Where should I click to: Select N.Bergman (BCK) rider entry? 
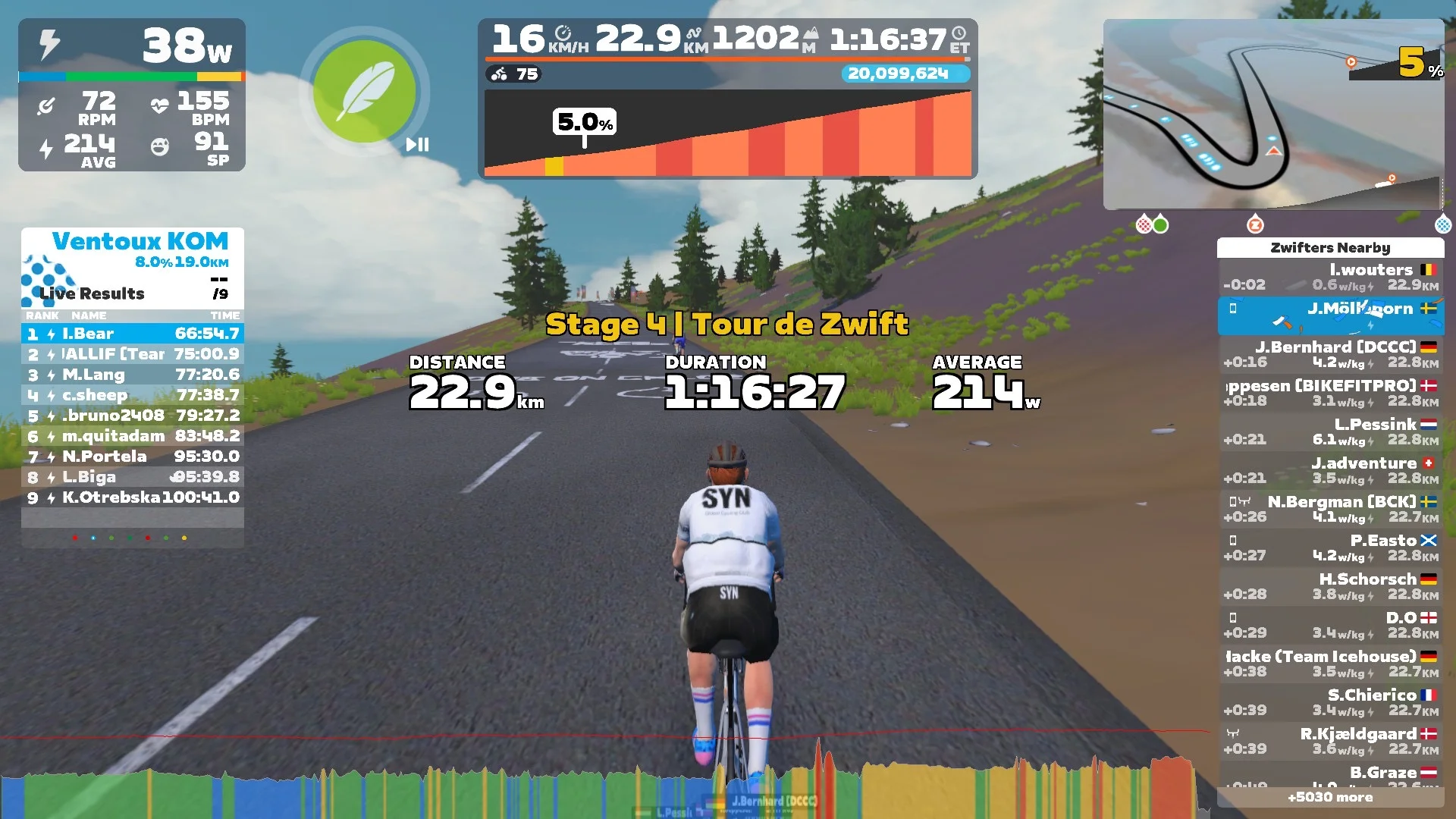pyautogui.click(x=1330, y=510)
